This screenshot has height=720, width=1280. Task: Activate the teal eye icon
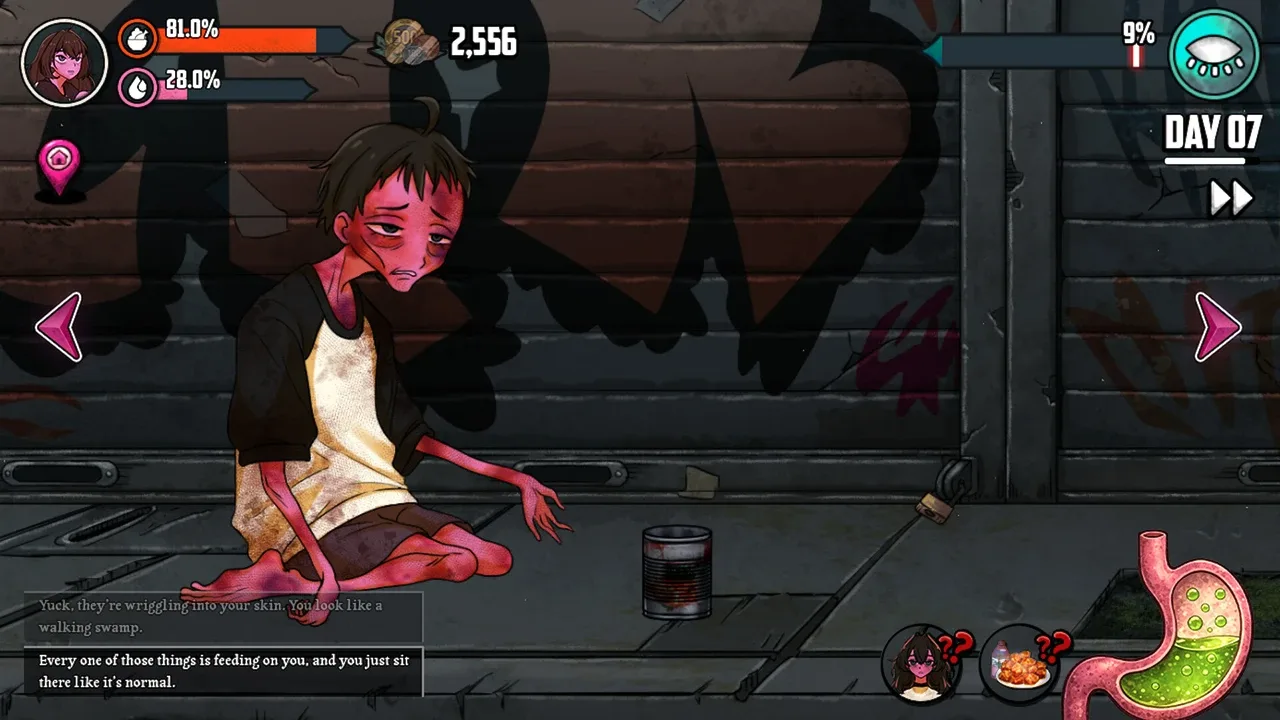(1213, 55)
